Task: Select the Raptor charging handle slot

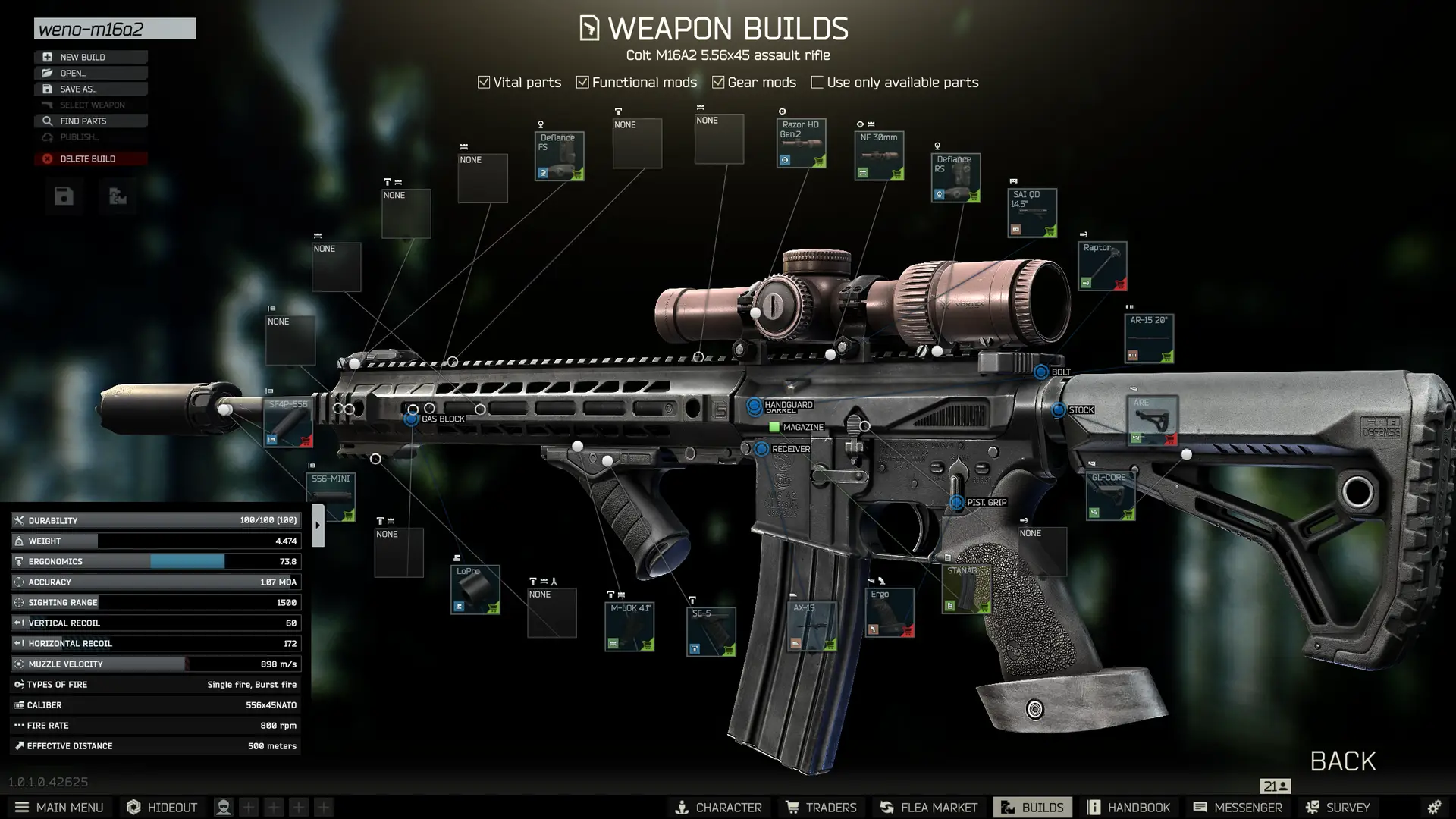Action: [x=1102, y=265]
